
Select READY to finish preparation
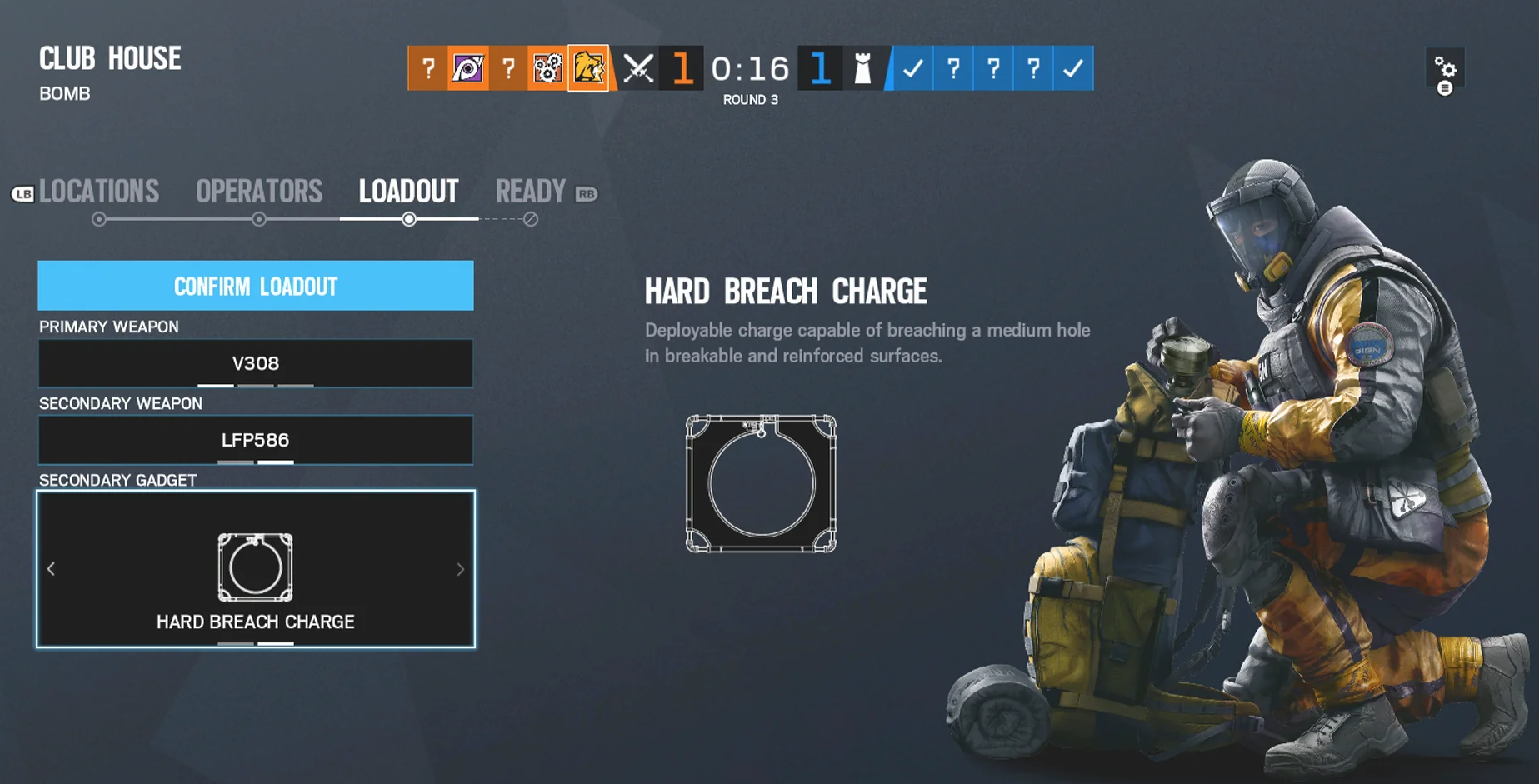coord(531,192)
